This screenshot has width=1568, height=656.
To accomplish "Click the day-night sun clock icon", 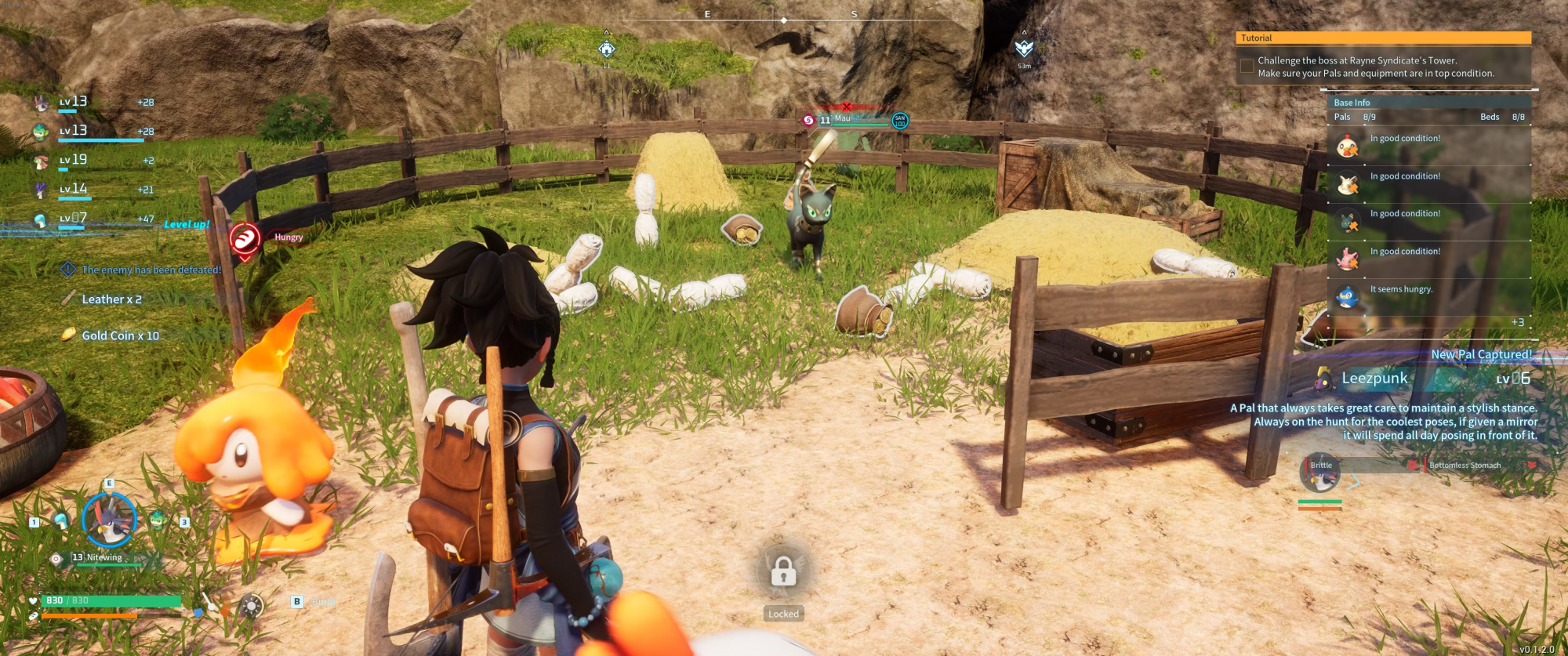I will [x=252, y=606].
